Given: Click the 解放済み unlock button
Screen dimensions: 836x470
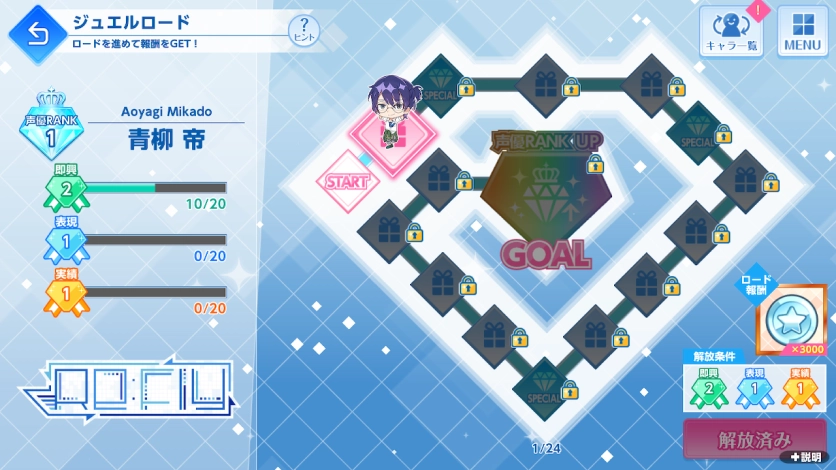Looking at the screenshot, I should tap(755, 439).
